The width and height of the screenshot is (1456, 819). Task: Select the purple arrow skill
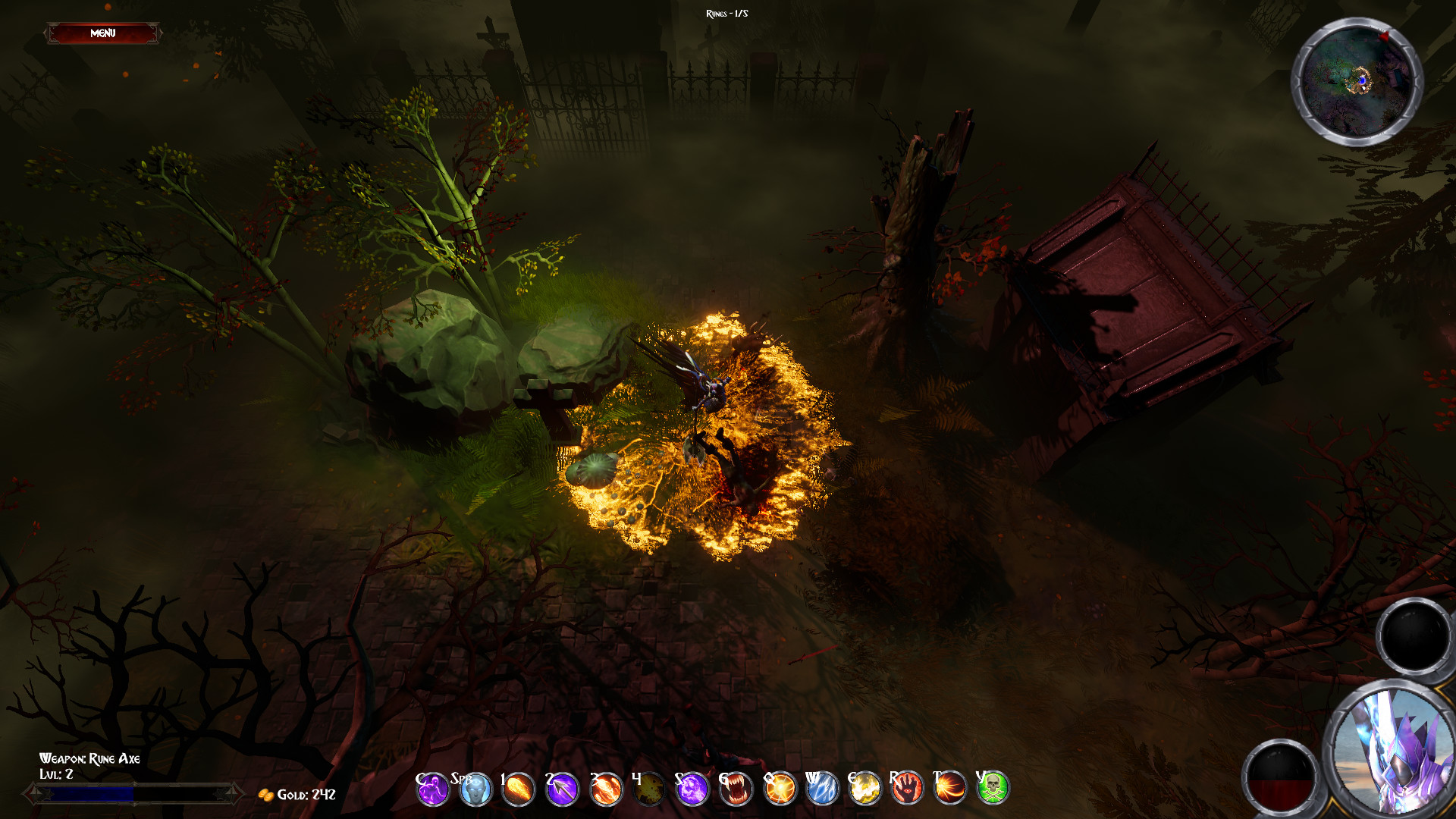click(x=562, y=789)
